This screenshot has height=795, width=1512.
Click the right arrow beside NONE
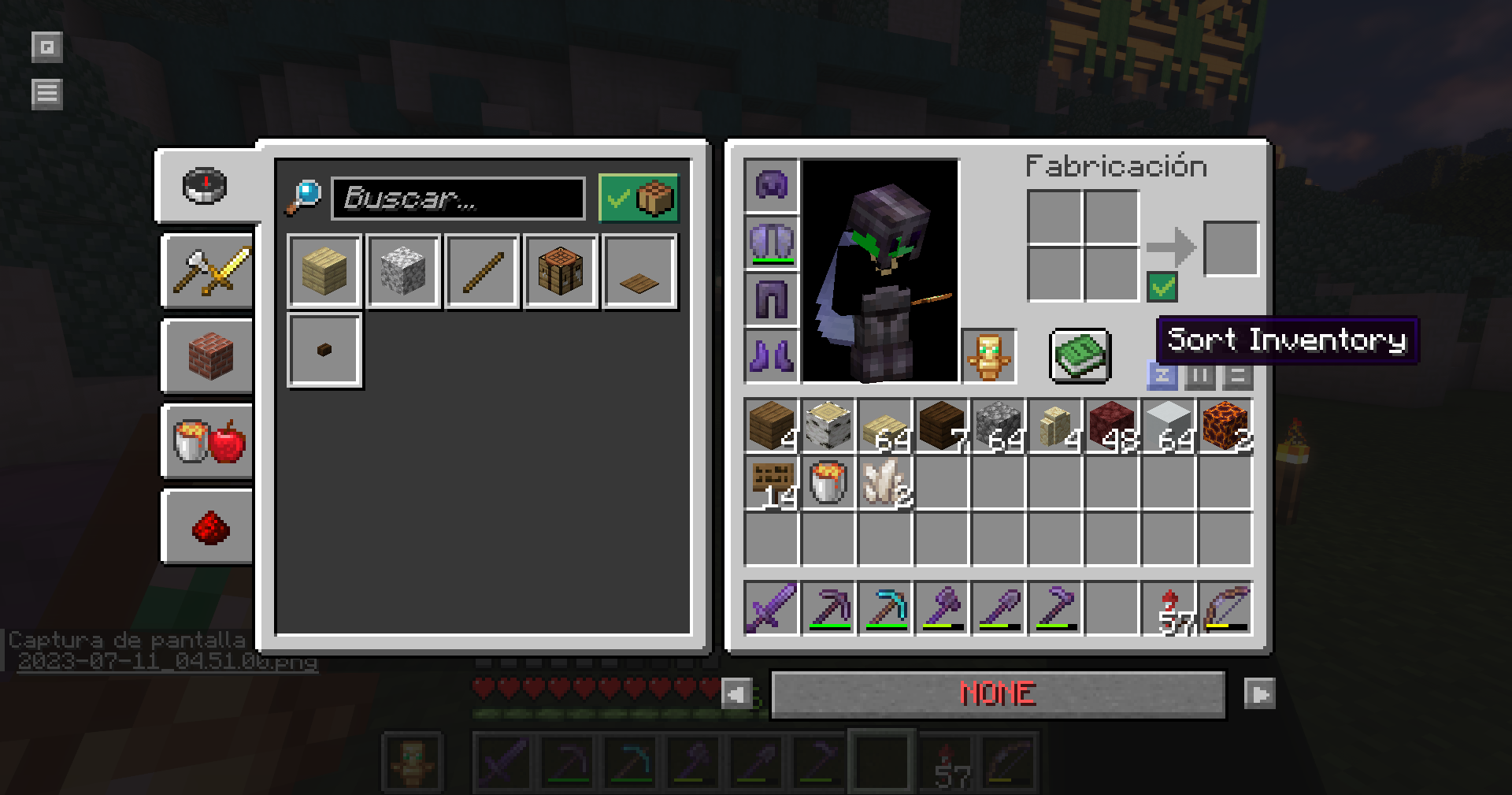(x=1258, y=694)
